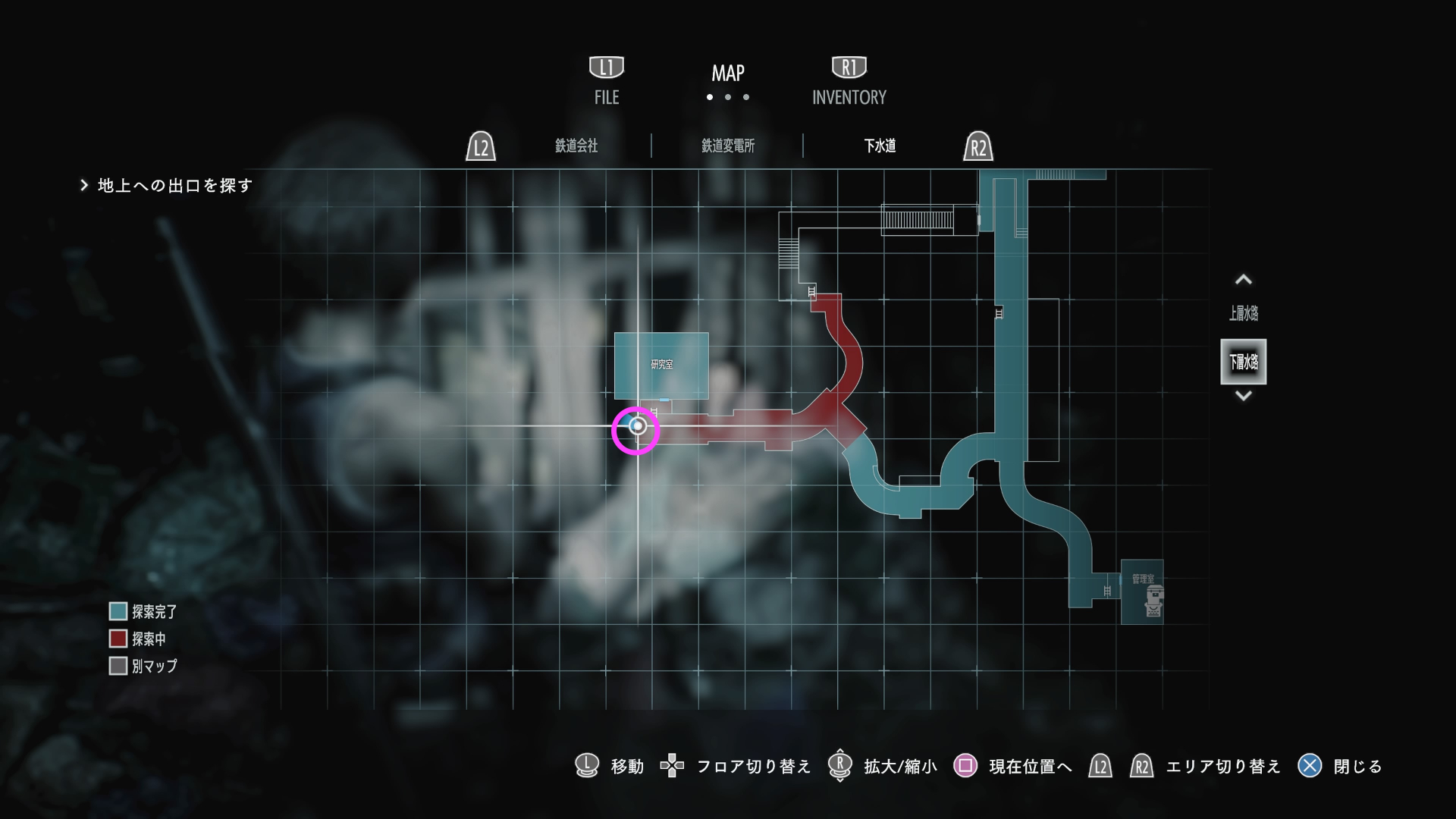This screenshot has height=819, width=1456.
Task: Click the down chevron below 下層水路
Action: point(1244,395)
